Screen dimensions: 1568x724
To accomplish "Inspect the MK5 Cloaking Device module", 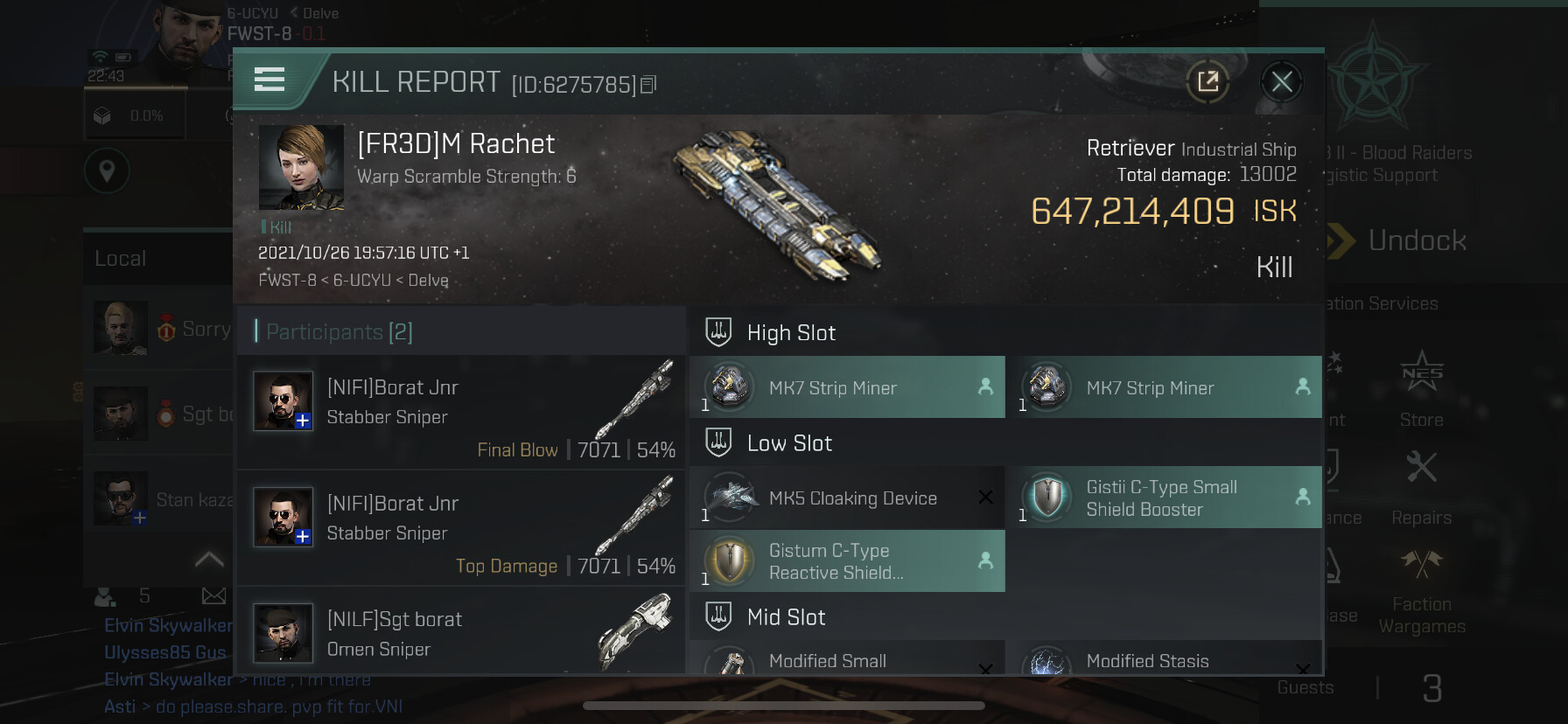I will coord(847,498).
